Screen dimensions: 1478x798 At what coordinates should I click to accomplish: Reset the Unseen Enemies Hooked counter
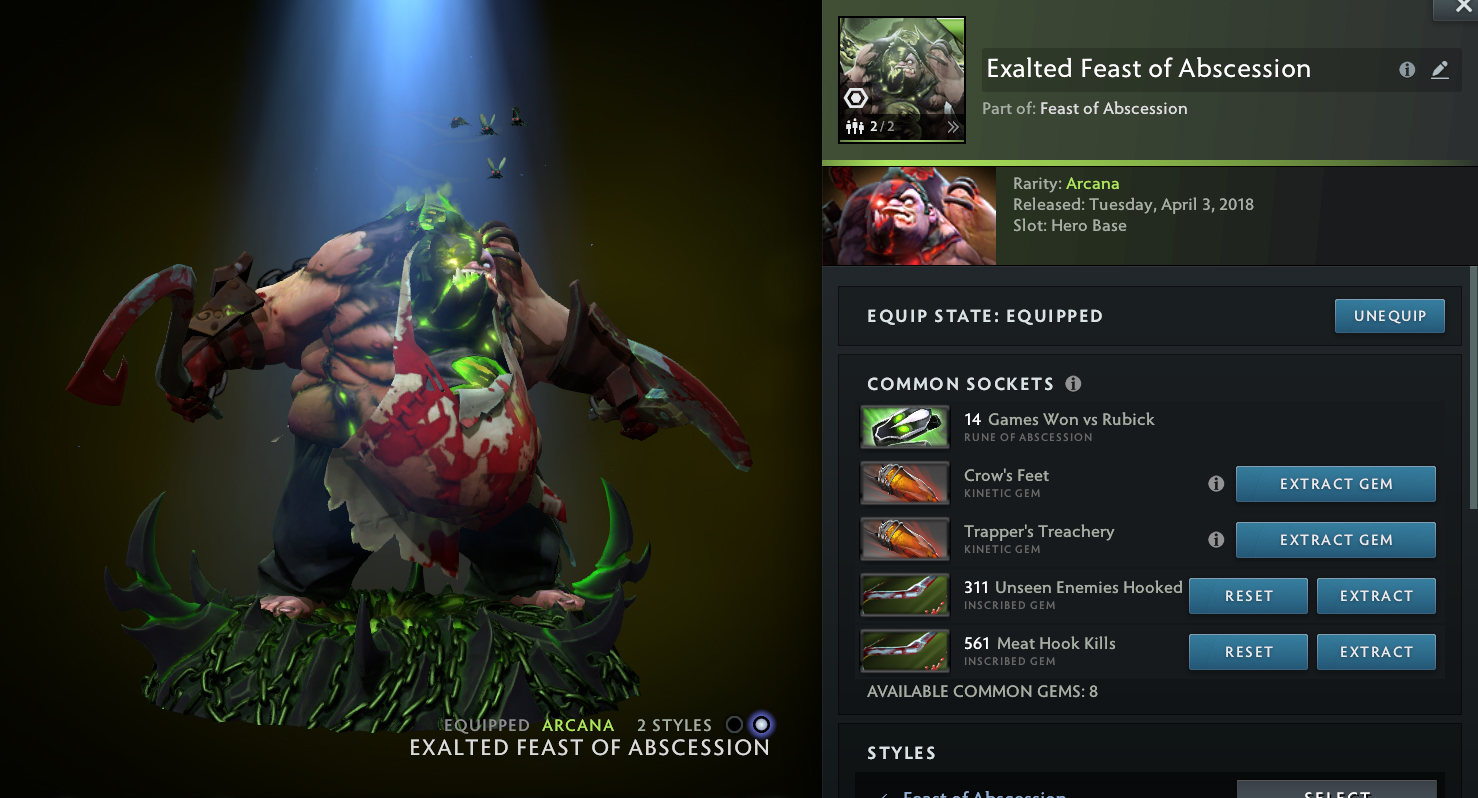tap(1248, 596)
